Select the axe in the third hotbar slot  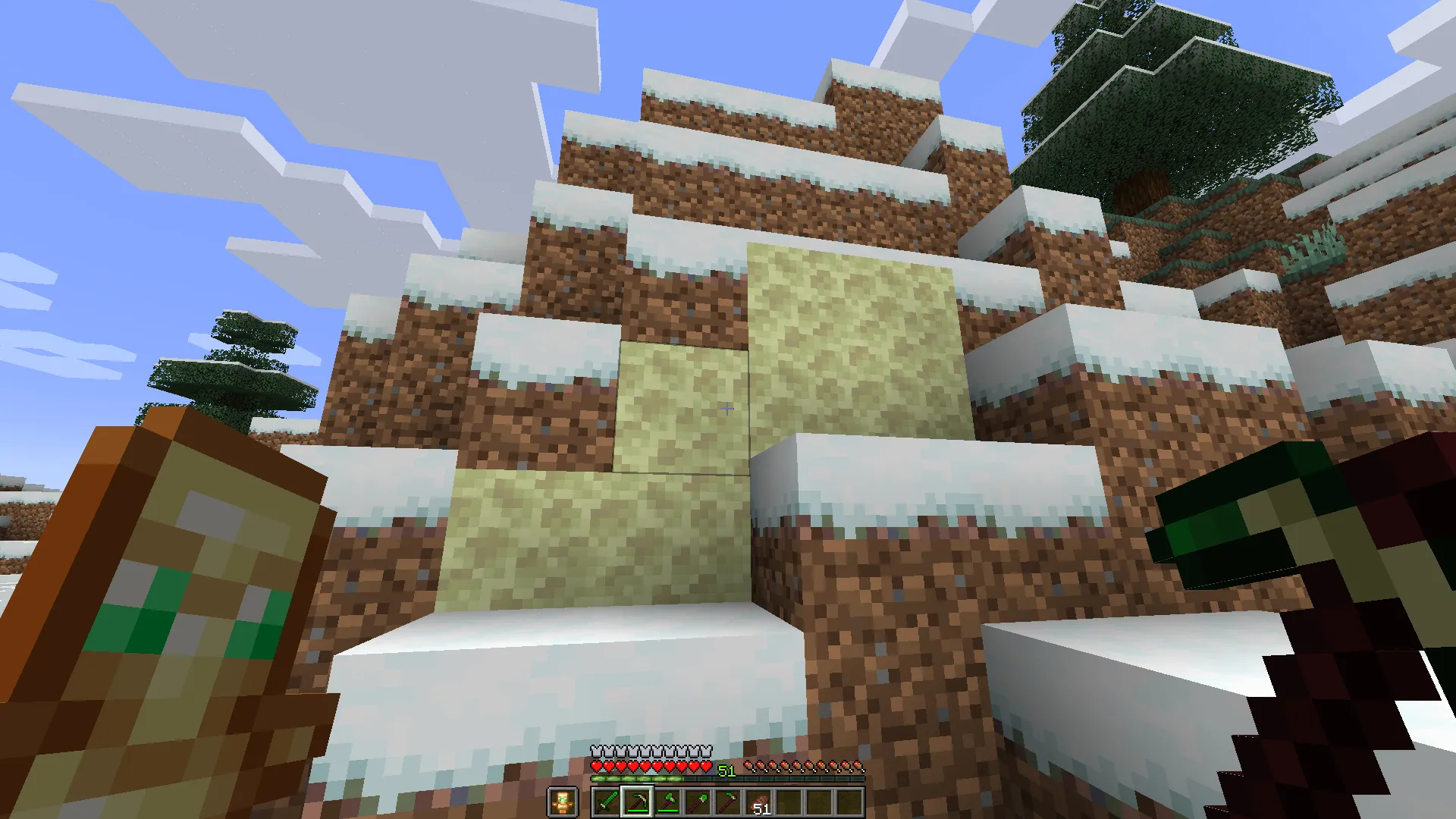(669, 802)
